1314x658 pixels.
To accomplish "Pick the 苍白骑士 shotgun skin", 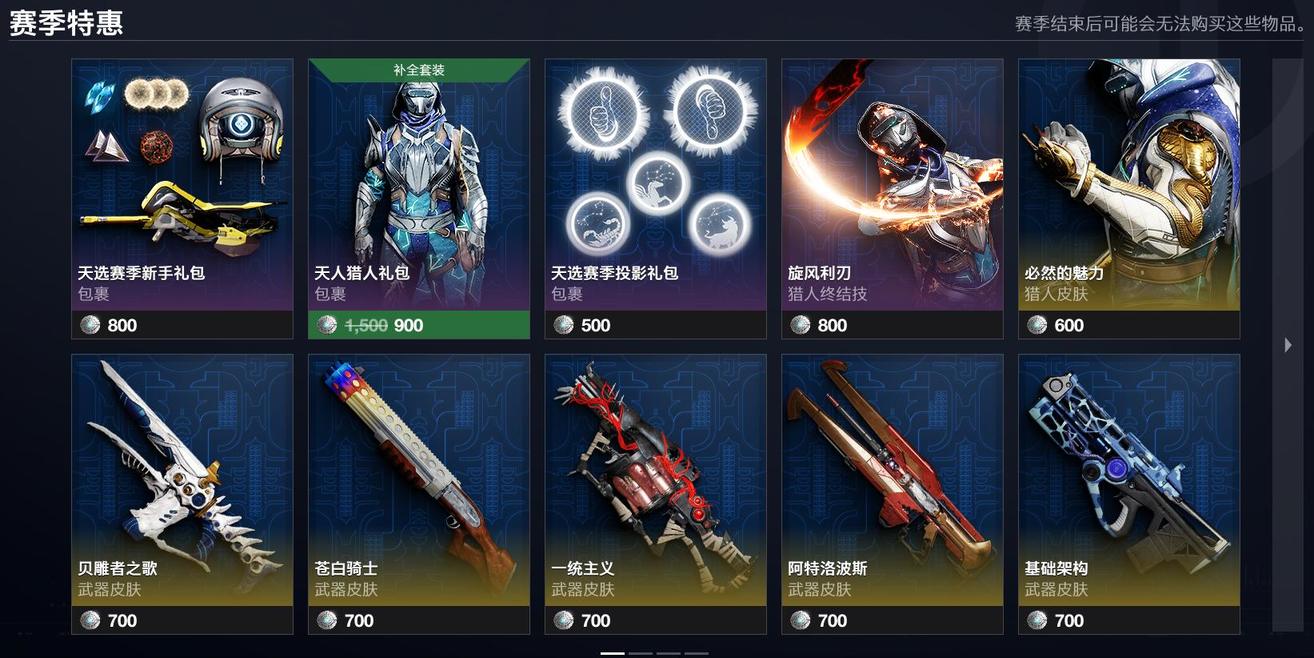I will (418, 494).
